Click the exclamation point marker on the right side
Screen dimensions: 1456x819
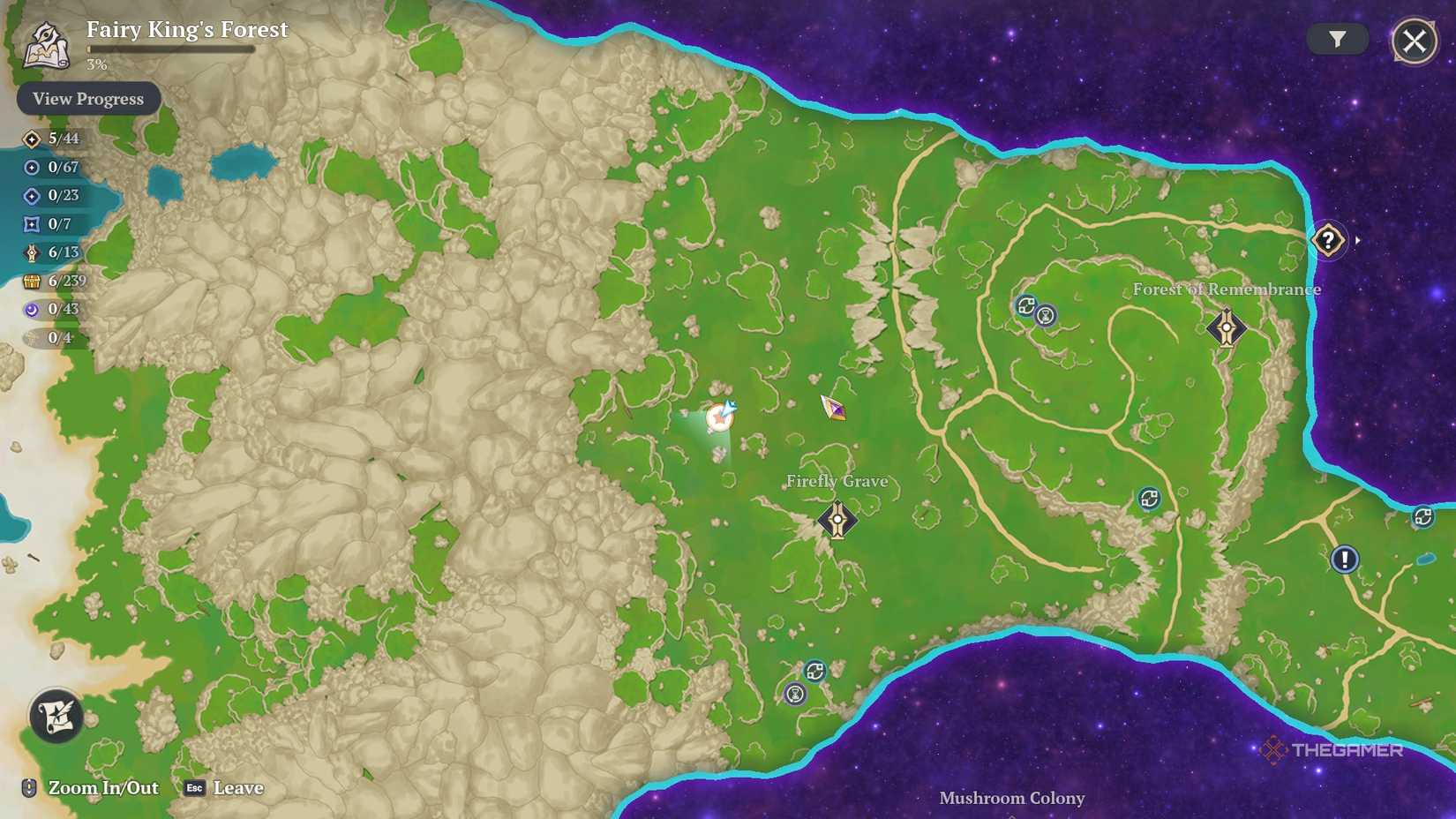tap(1346, 559)
